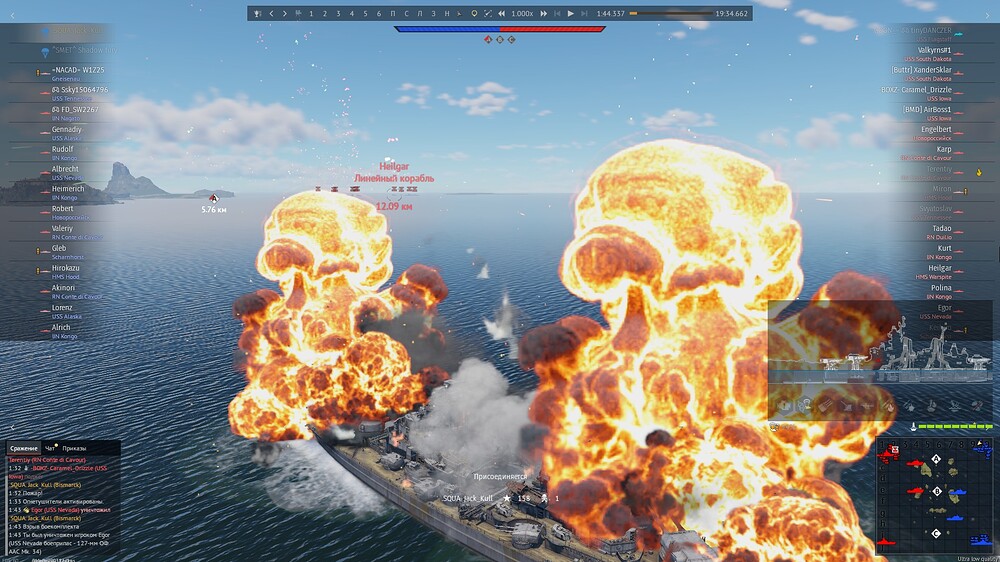Click the tactical minimap
1000x562 pixels.
935,494
